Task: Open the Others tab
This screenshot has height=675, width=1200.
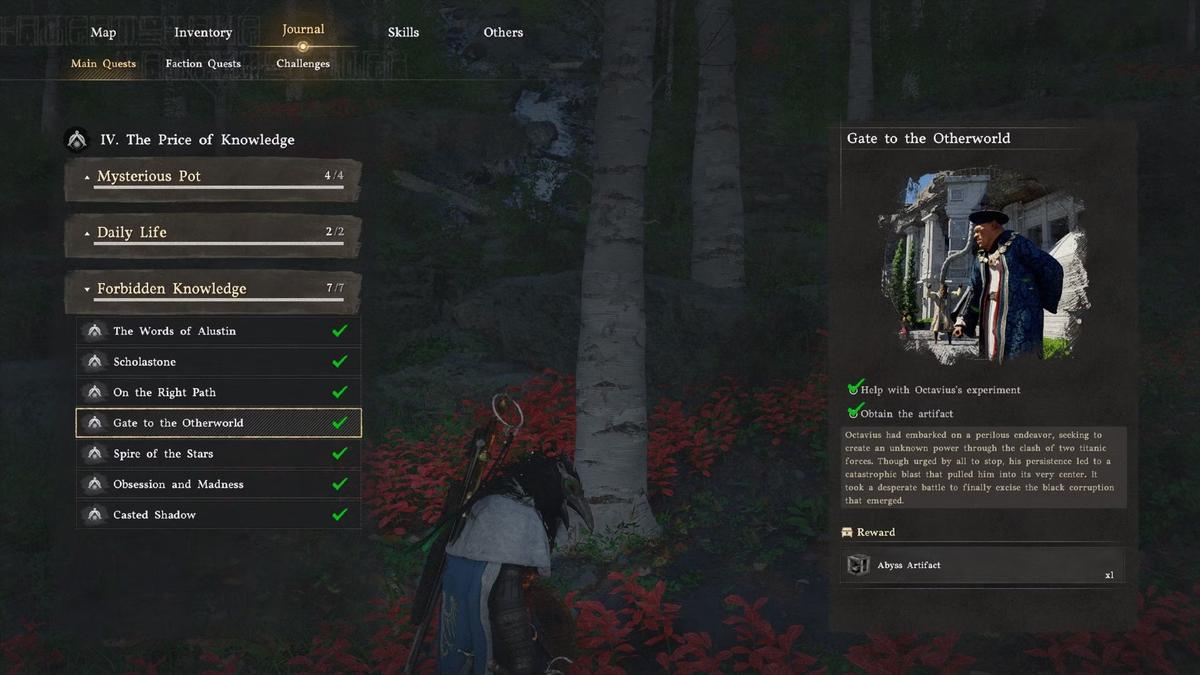Action: pos(503,32)
